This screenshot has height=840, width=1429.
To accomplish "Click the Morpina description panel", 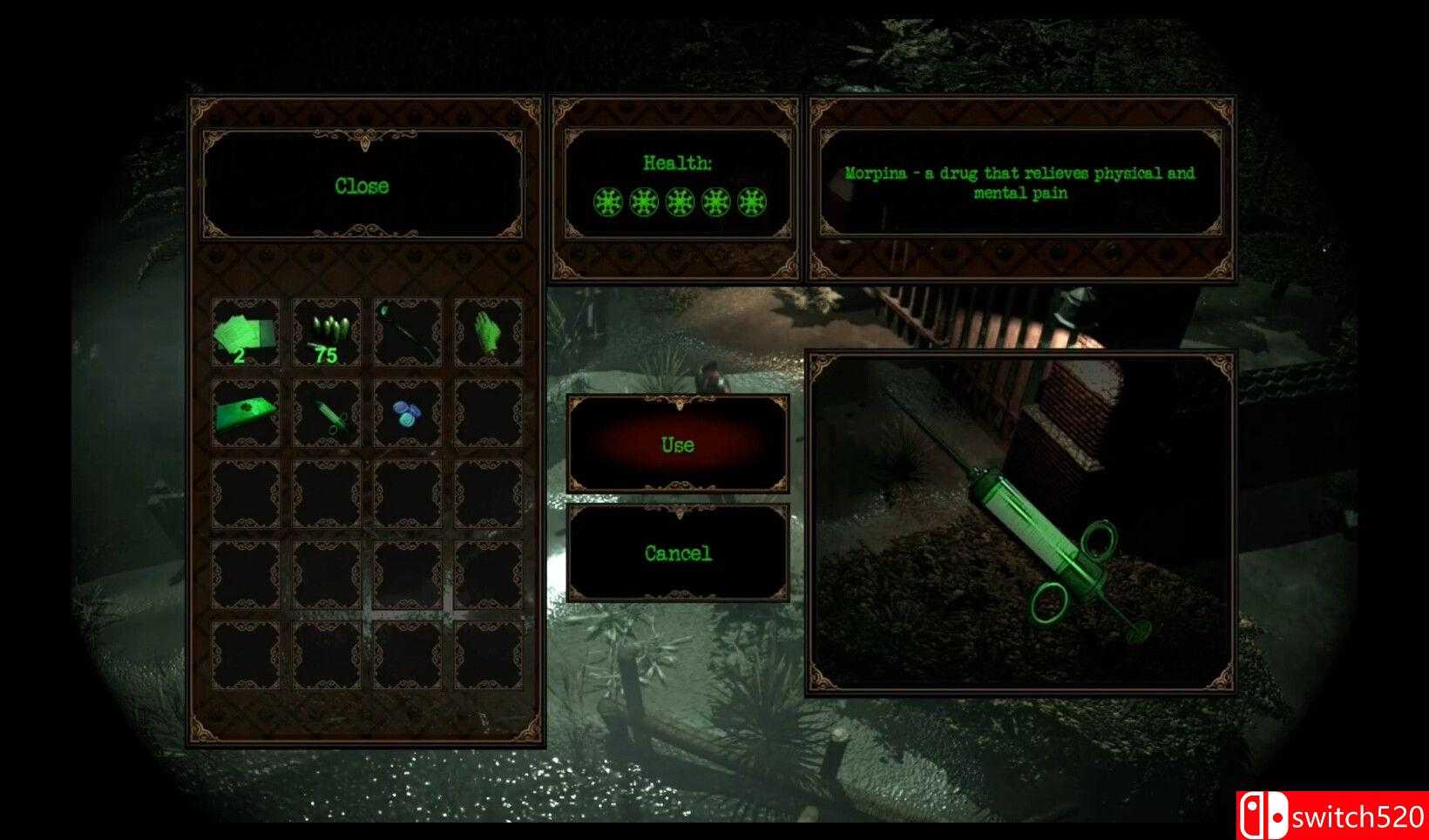I will [1021, 183].
